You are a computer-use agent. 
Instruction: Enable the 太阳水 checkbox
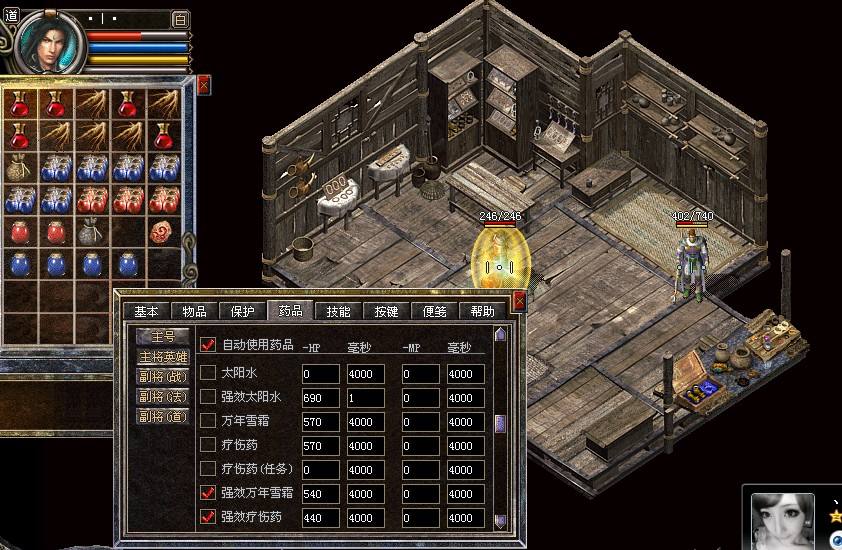pyautogui.click(x=209, y=373)
